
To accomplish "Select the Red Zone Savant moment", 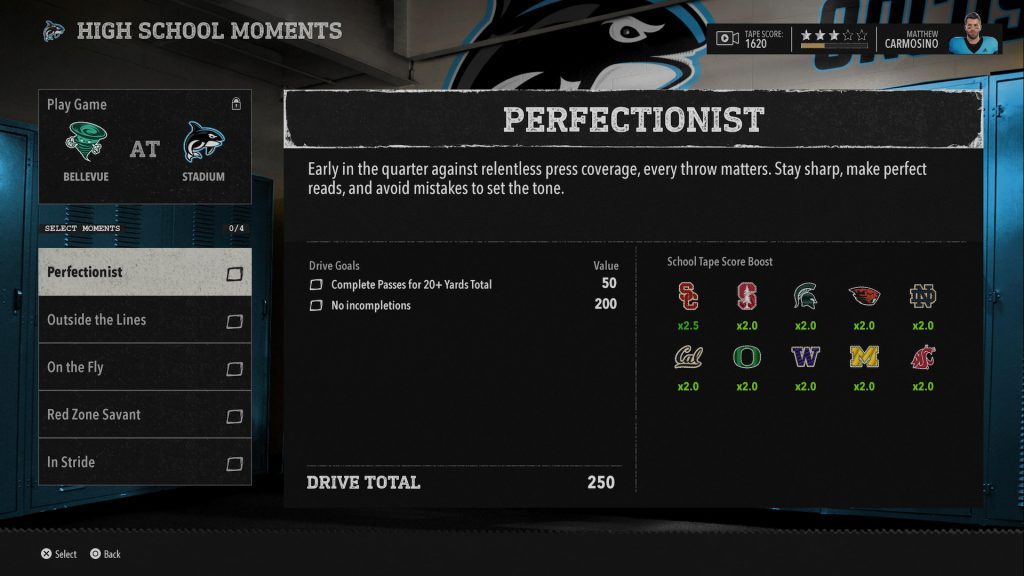I will 130,414.
